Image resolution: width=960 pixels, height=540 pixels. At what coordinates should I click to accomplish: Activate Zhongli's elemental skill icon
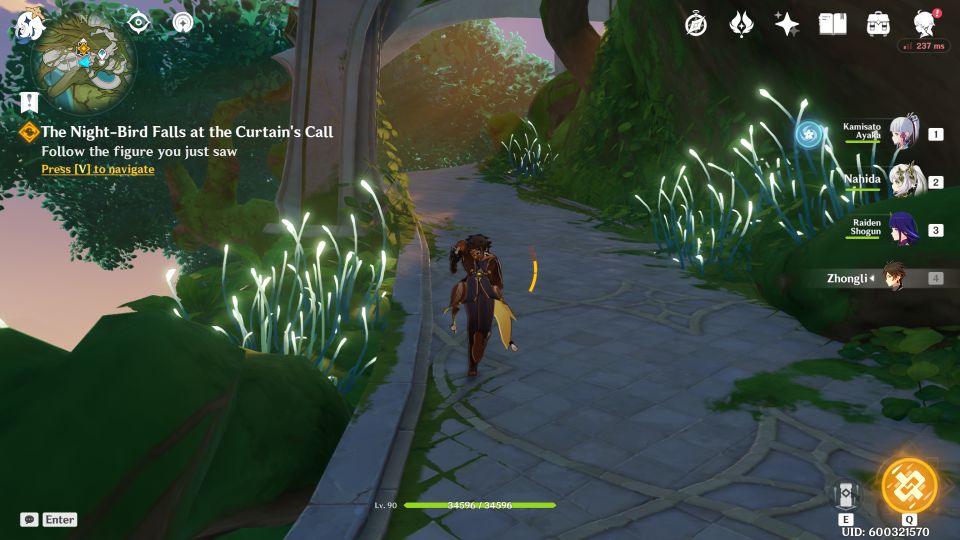pos(846,494)
